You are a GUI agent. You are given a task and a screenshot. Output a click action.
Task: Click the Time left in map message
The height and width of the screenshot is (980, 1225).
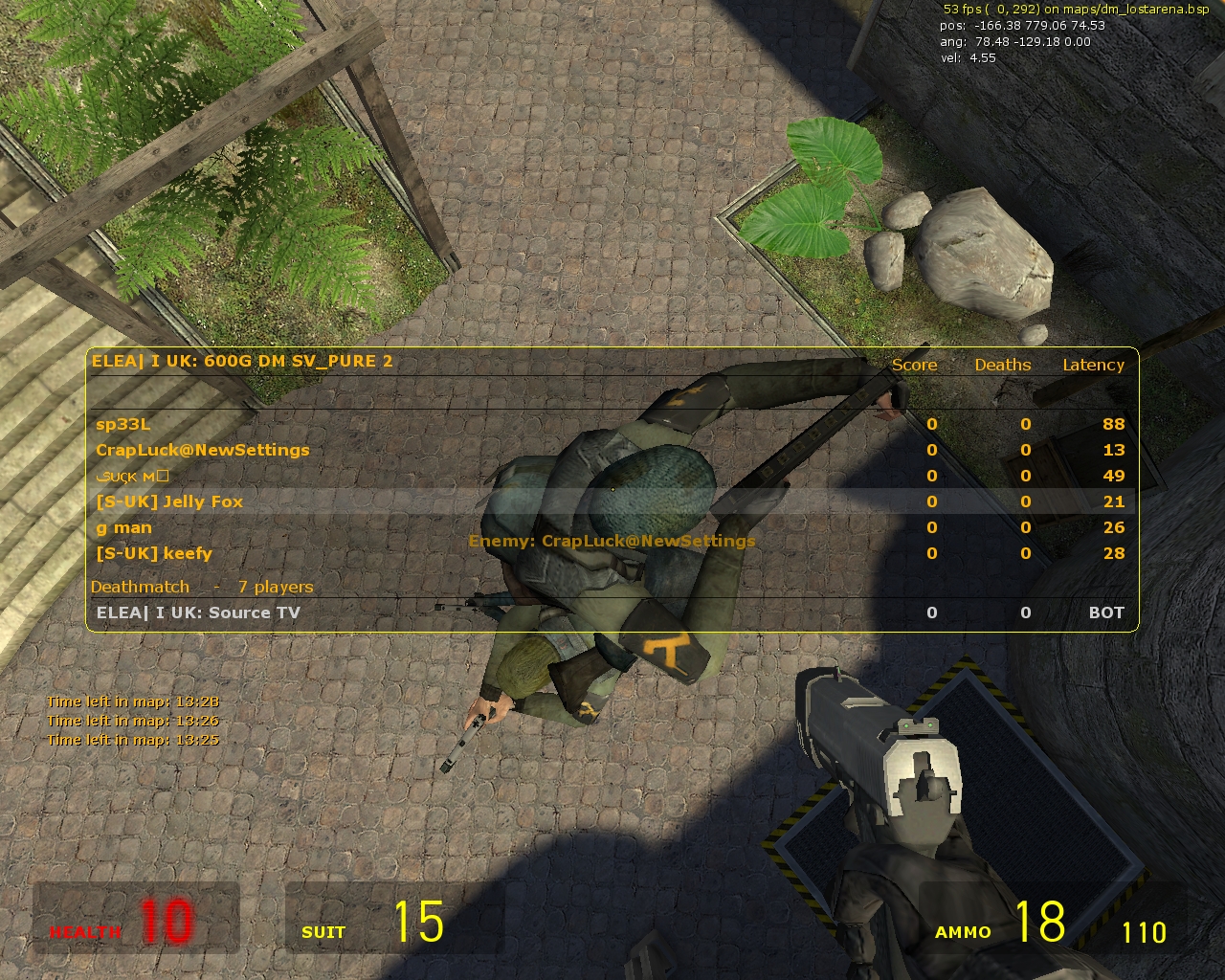pyautogui.click(x=134, y=720)
